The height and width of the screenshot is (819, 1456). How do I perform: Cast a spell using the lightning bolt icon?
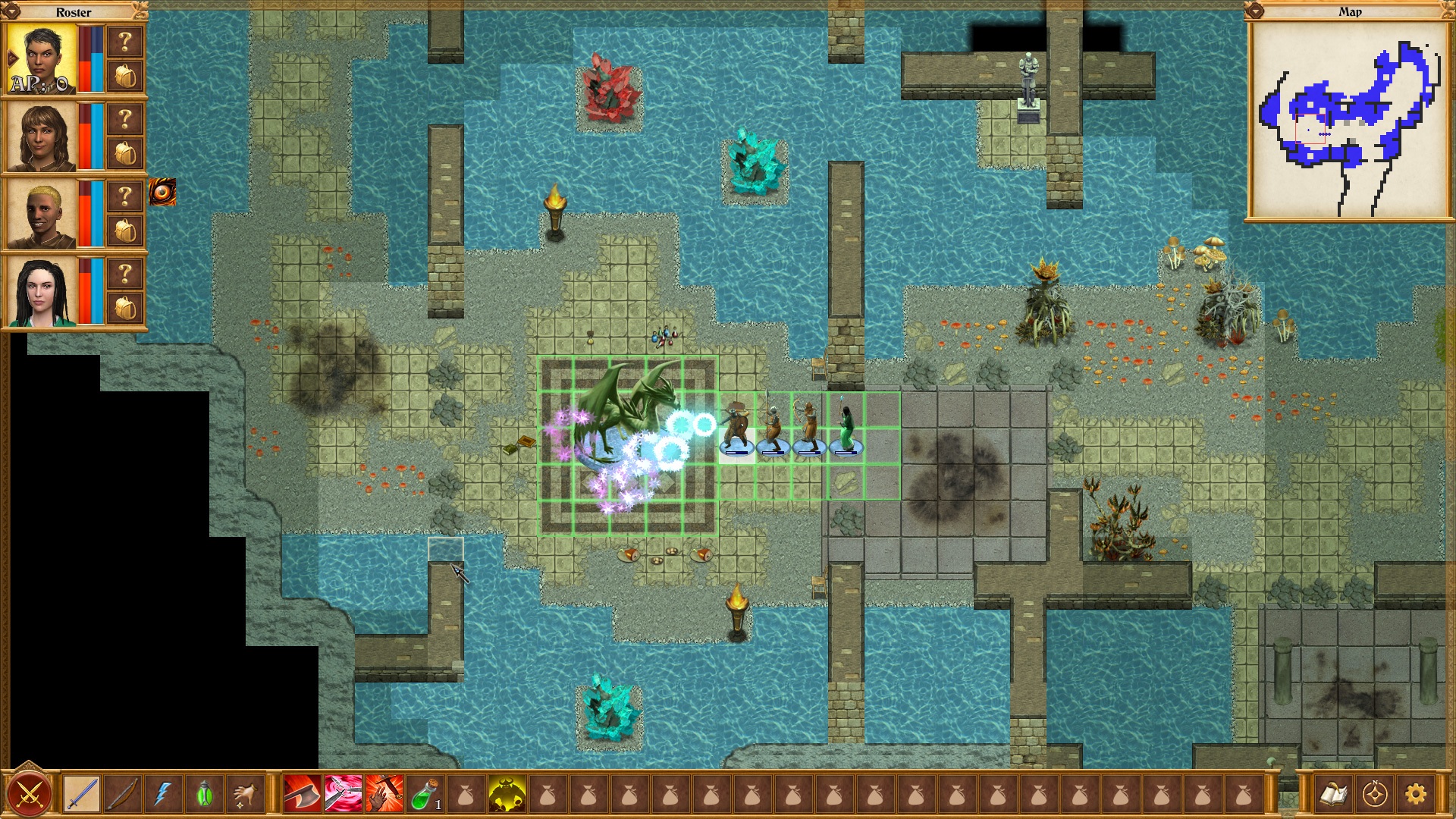[162, 792]
